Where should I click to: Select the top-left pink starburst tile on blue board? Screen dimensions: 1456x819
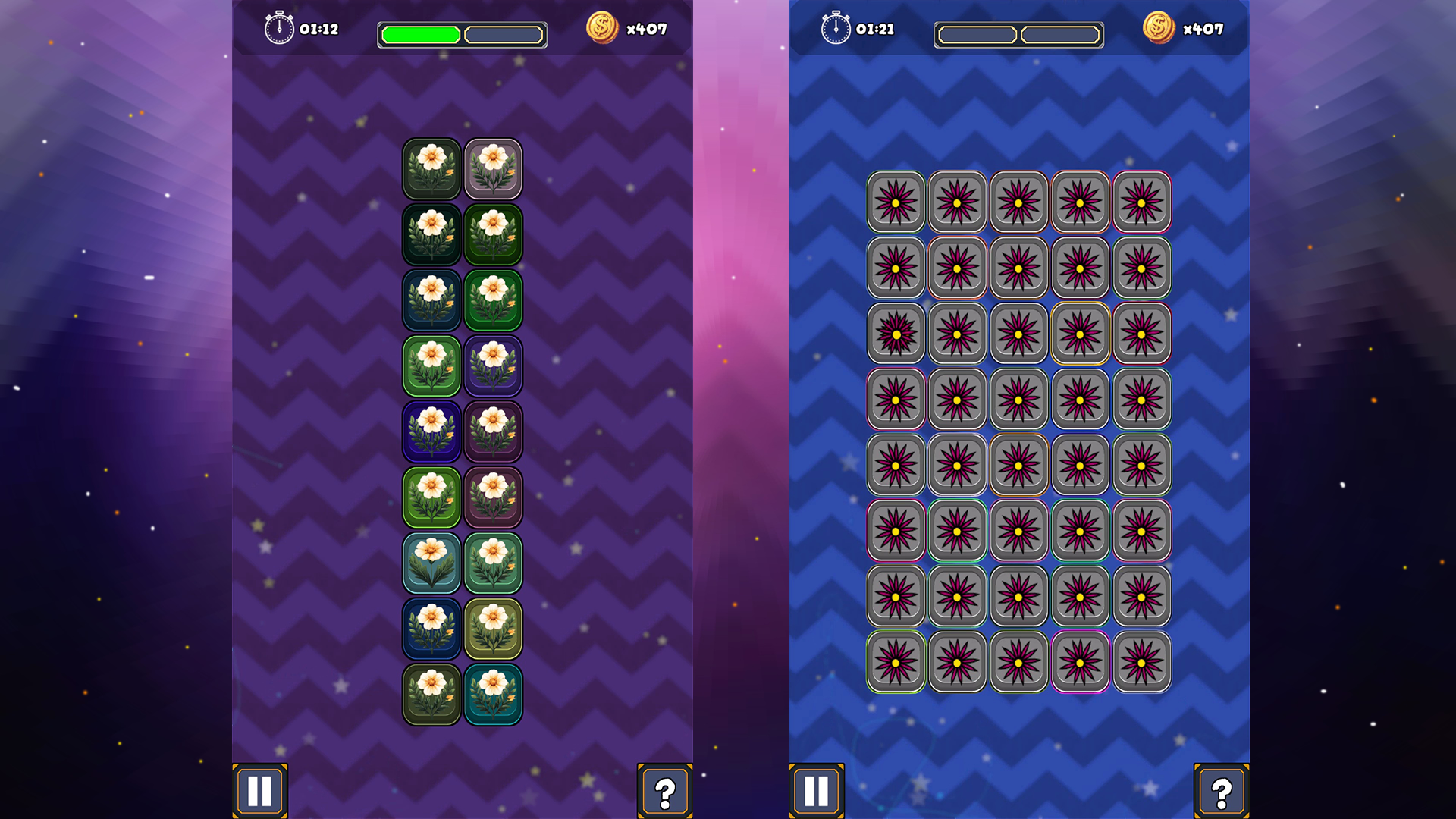tap(896, 202)
